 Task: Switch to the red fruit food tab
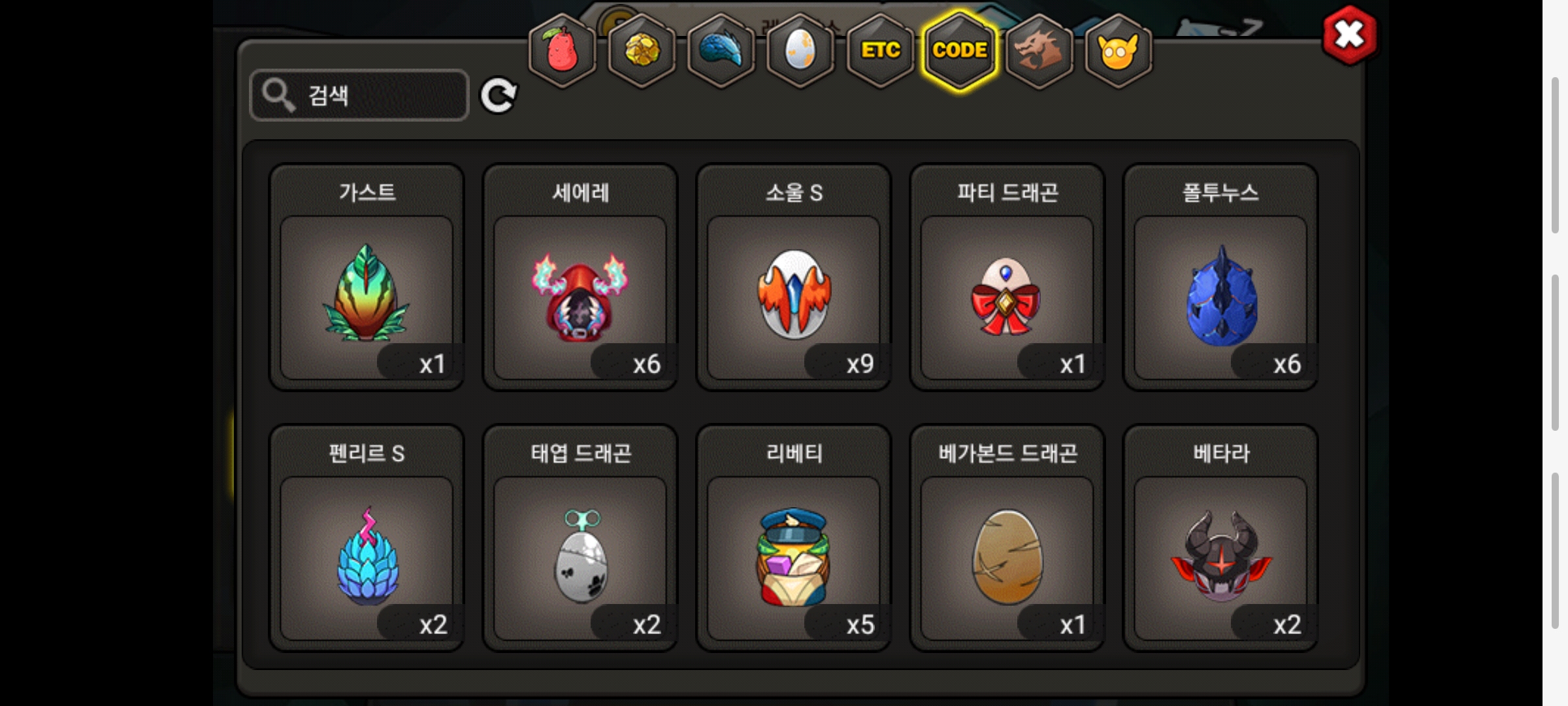pos(562,51)
